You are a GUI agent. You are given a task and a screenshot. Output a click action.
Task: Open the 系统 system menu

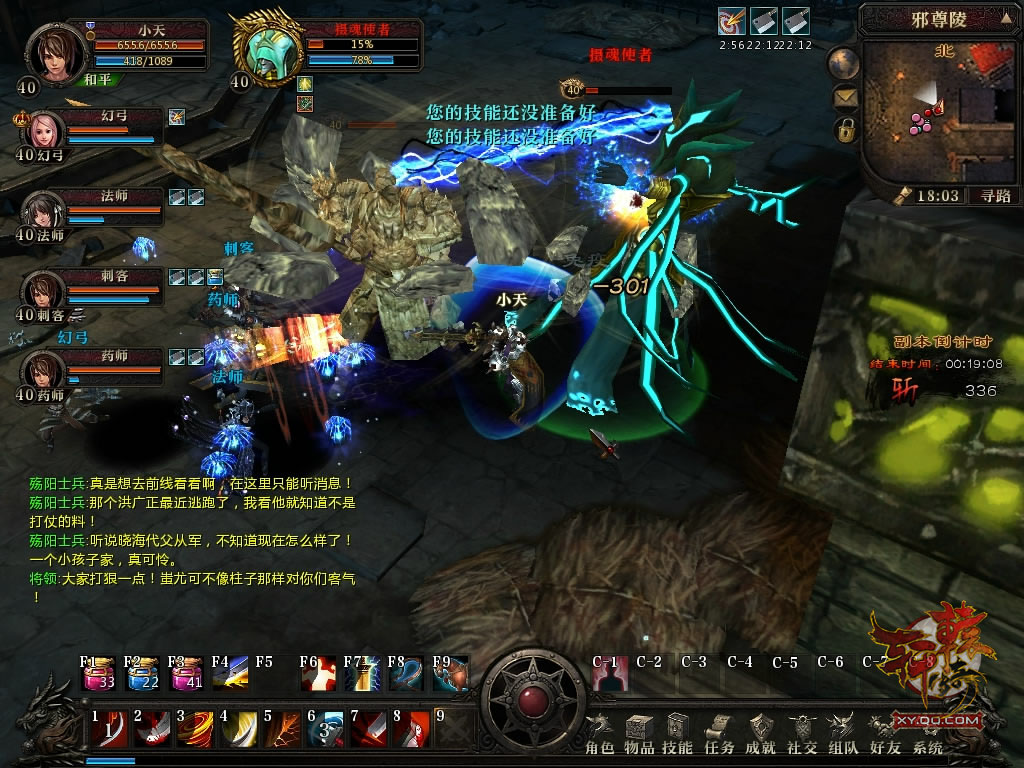(x=927, y=735)
